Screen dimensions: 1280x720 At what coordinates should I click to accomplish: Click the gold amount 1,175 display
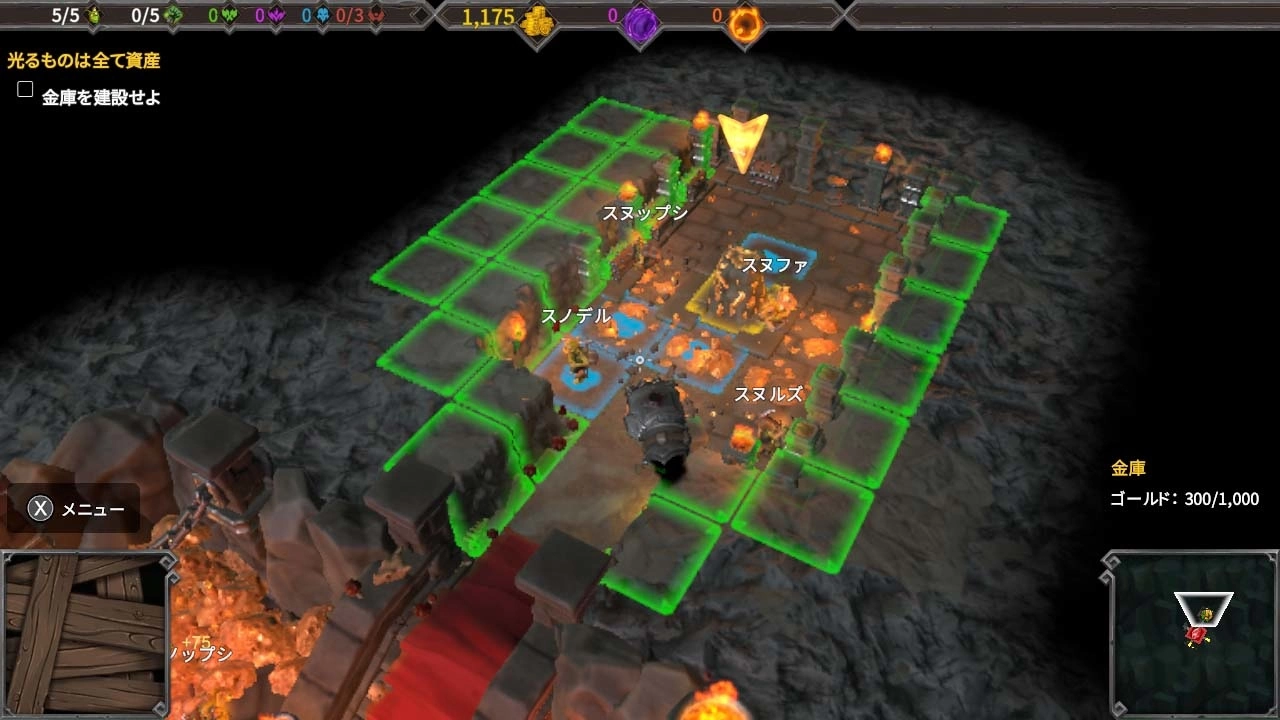pyautogui.click(x=489, y=19)
